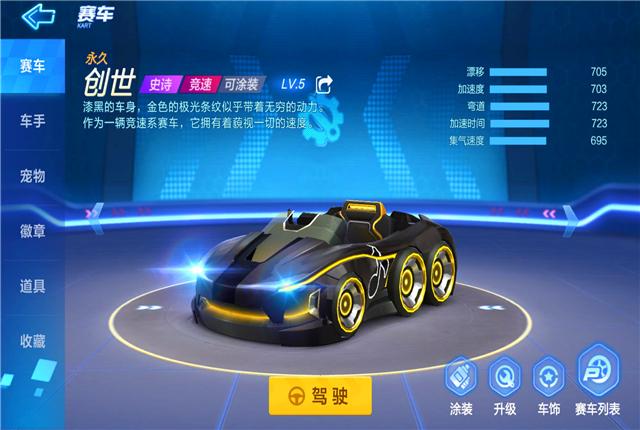Switch to the 道具 tab
Screen dimensions: 640x430
33,286
